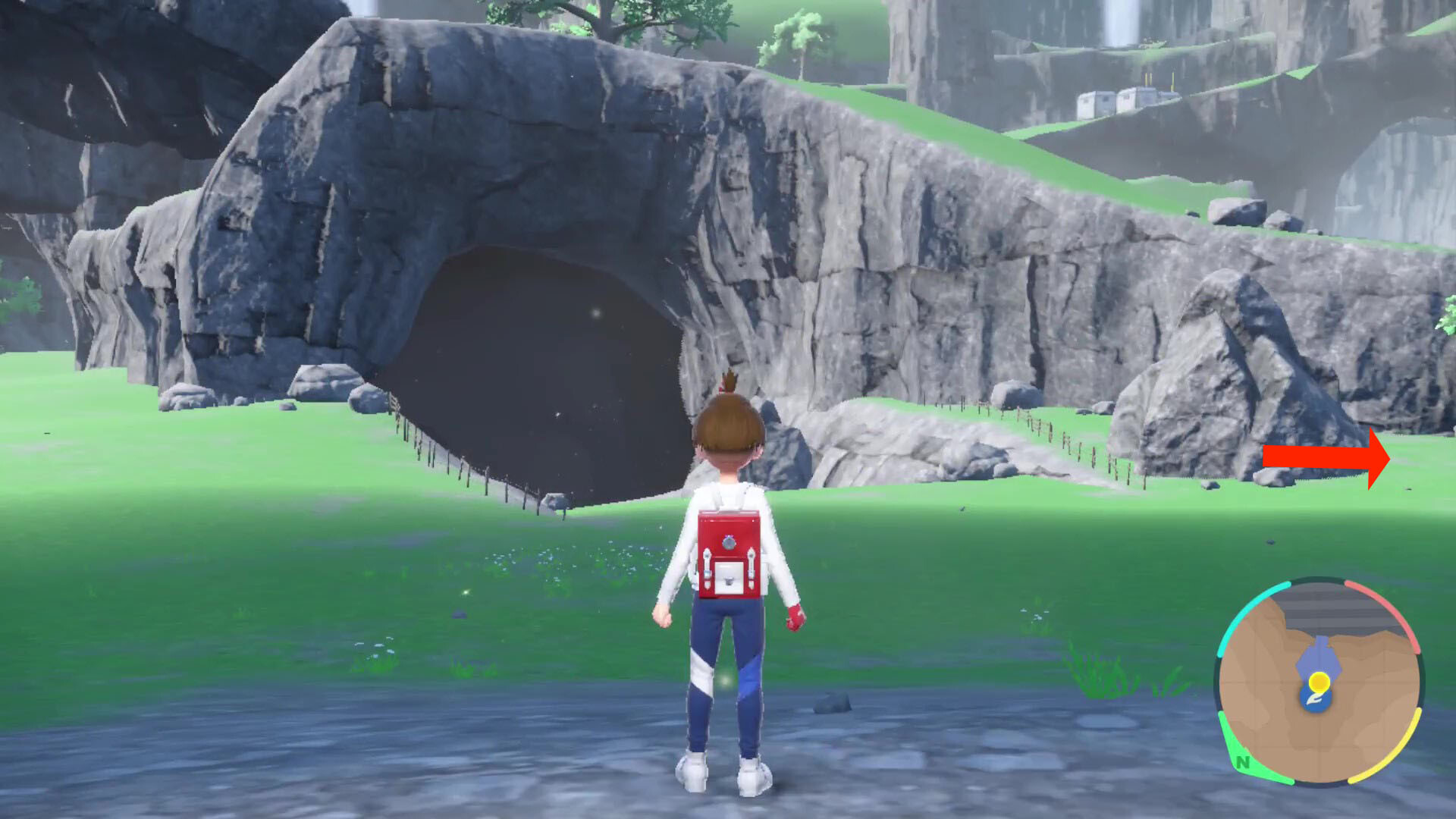The image size is (1456, 819).
Task: Click the white buildings on the distant cliff
Action: click(1115, 99)
